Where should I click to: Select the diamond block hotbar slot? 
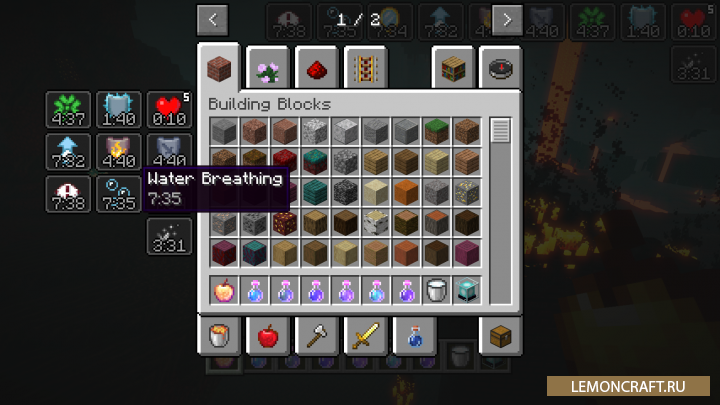click(466, 290)
